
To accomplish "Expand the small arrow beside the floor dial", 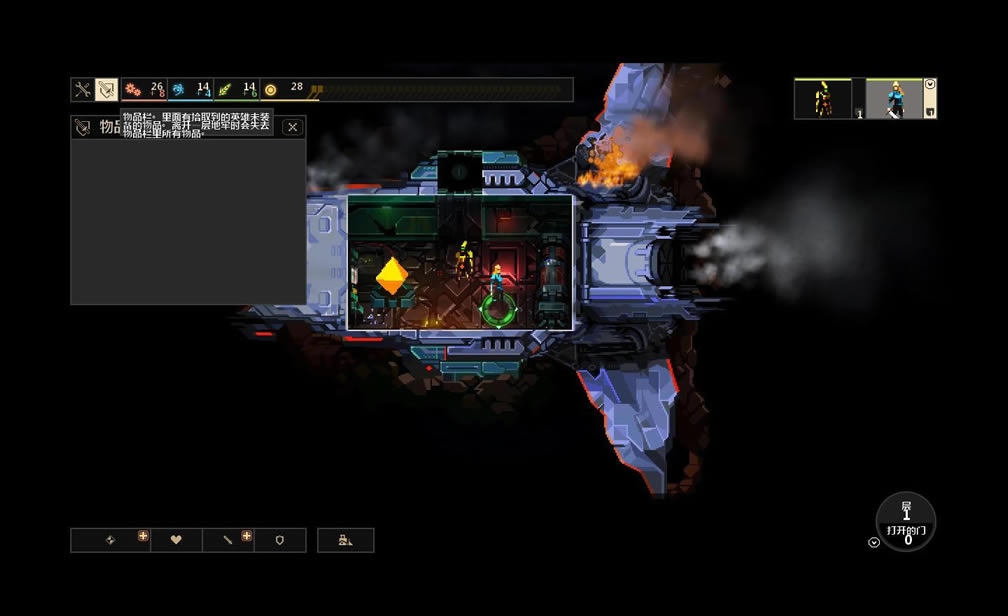I will [873, 543].
